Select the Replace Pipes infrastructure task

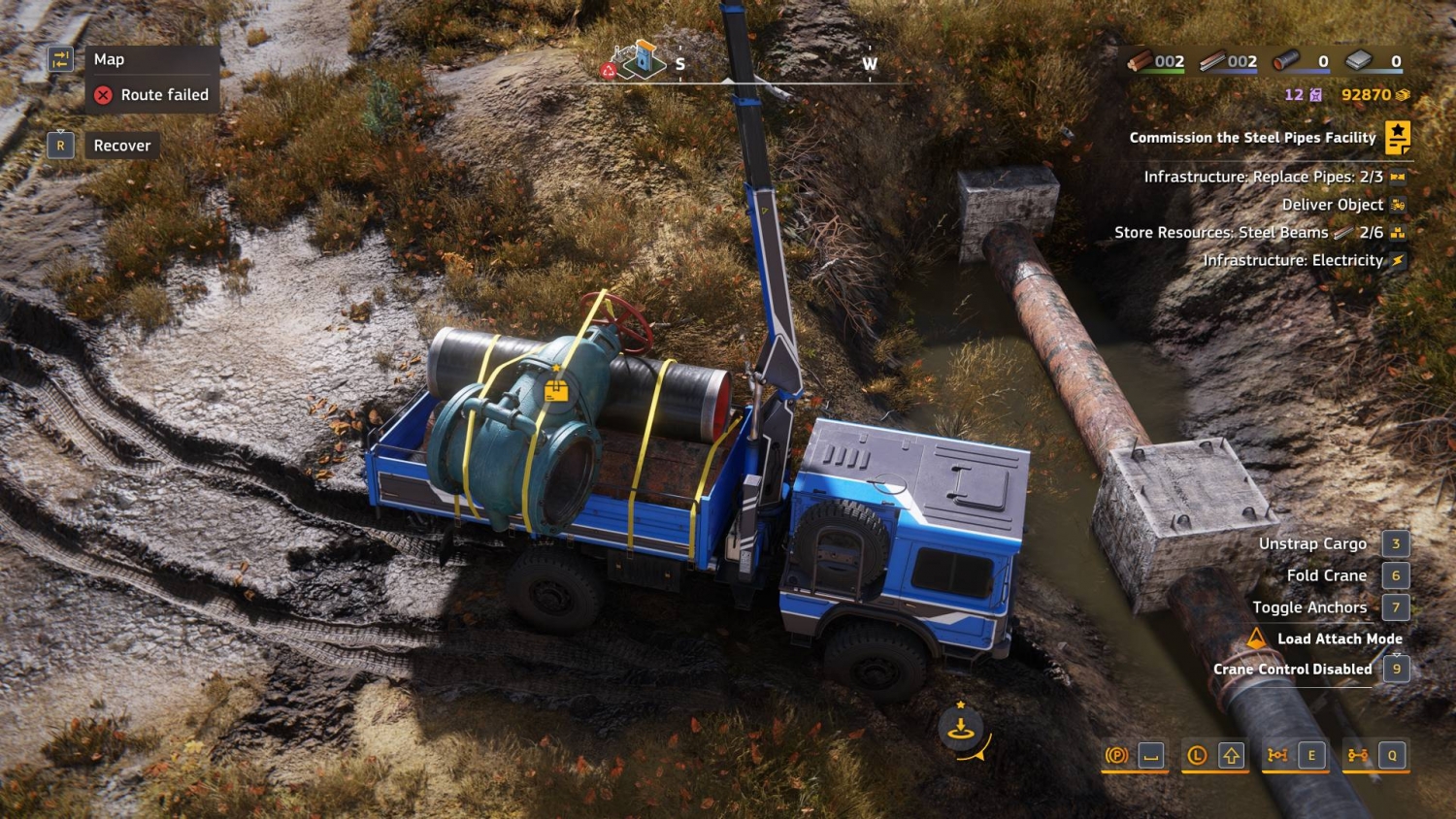1263,177
